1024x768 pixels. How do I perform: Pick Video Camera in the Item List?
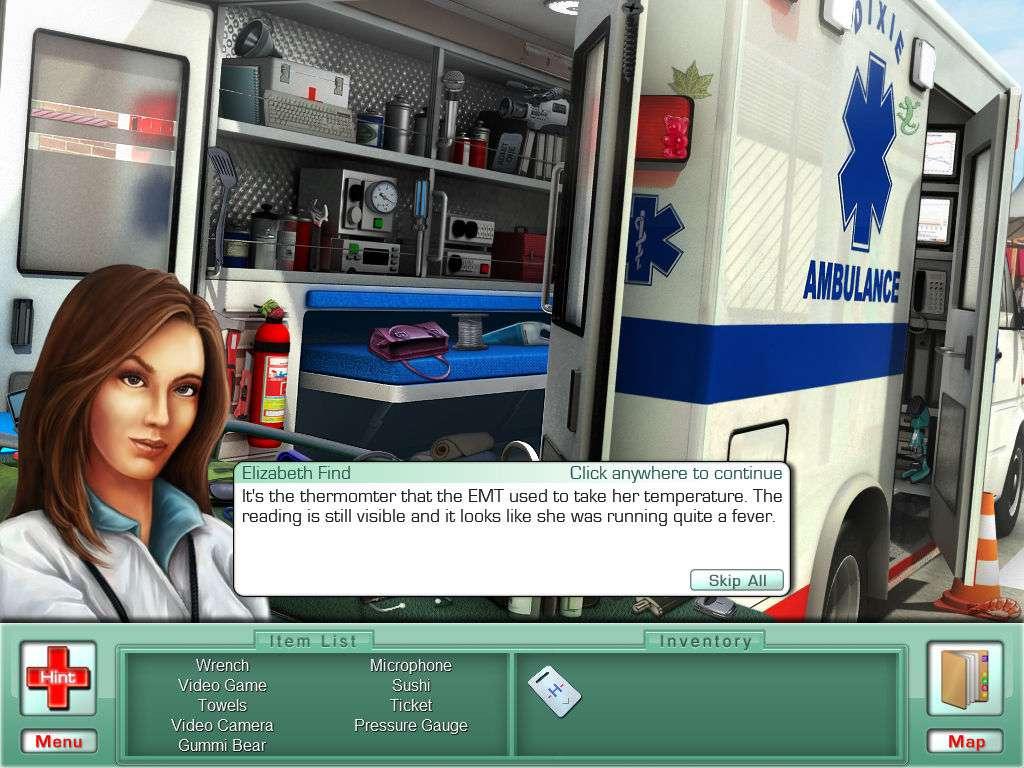pyautogui.click(x=222, y=725)
